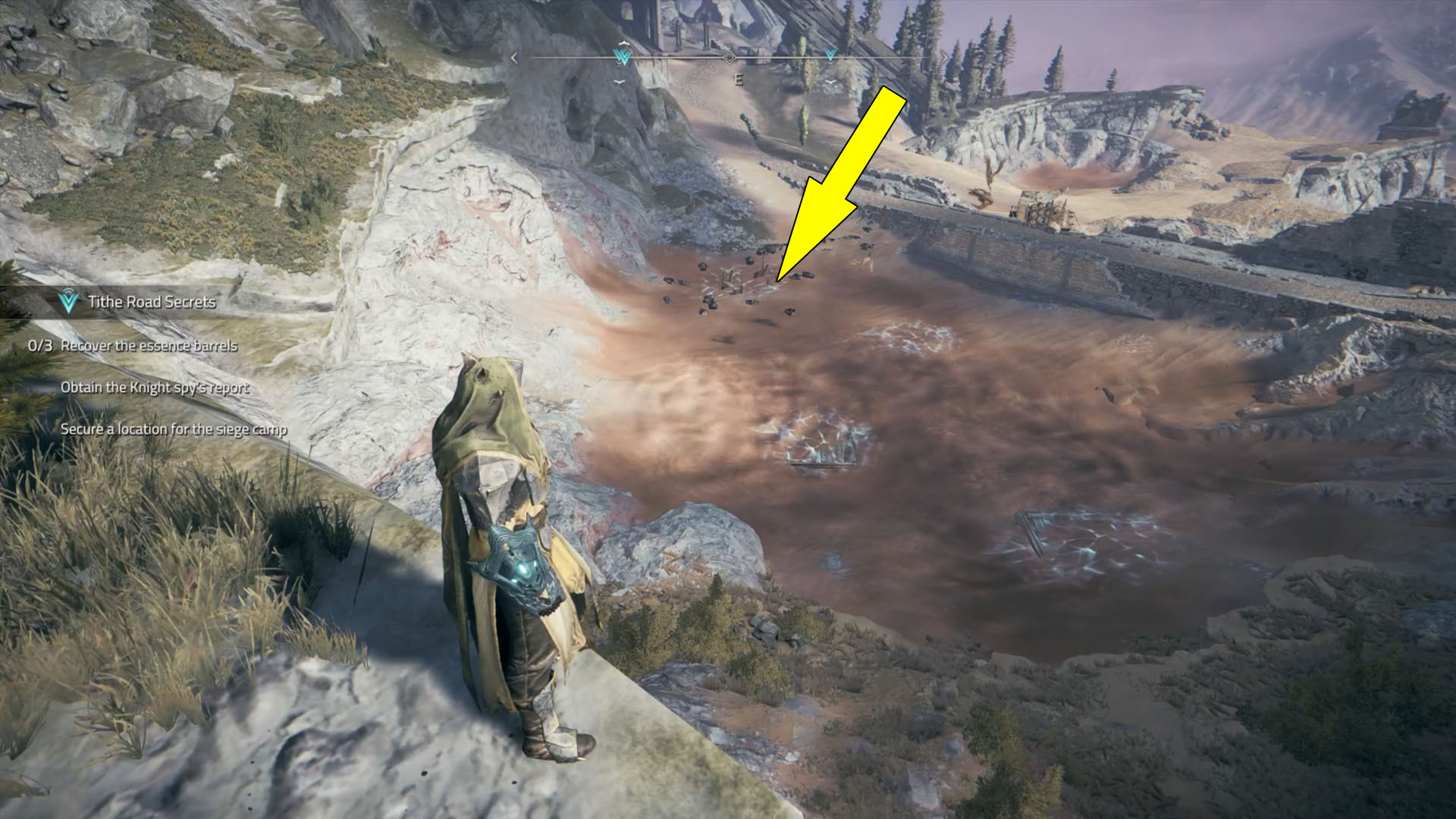
Task: Toggle the Recover the essence barrels objective
Action: (150, 345)
